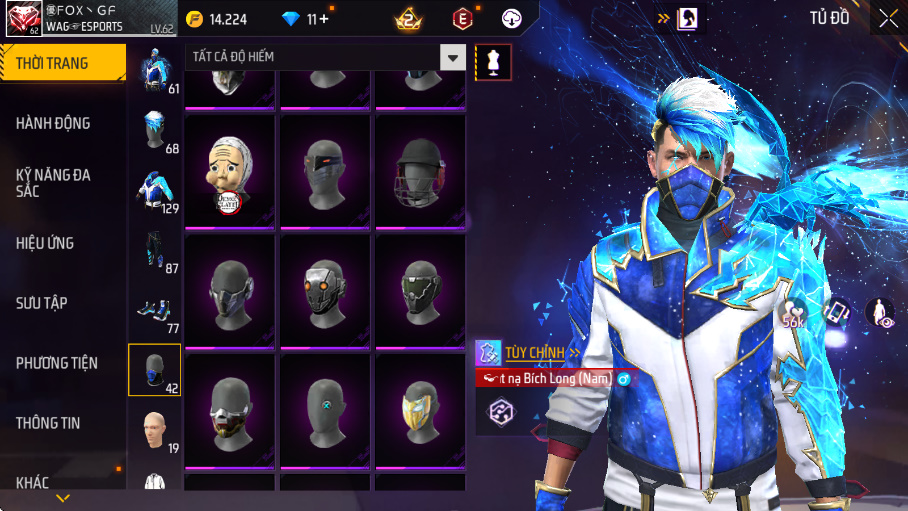Go to the Sưu Tập tab
This screenshot has height=511, width=908.
[62, 303]
